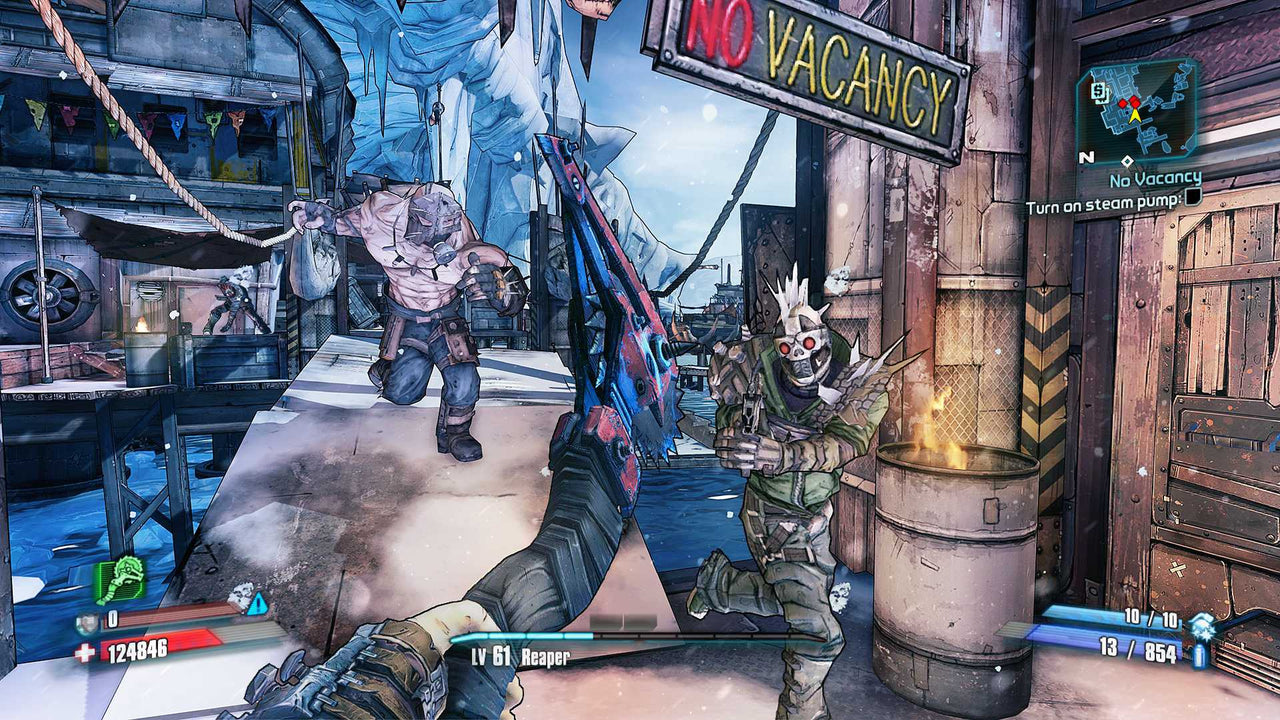Select the dollar fast-travel icon on minimap
Screen dimensions: 1280x720
point(1100,92)
